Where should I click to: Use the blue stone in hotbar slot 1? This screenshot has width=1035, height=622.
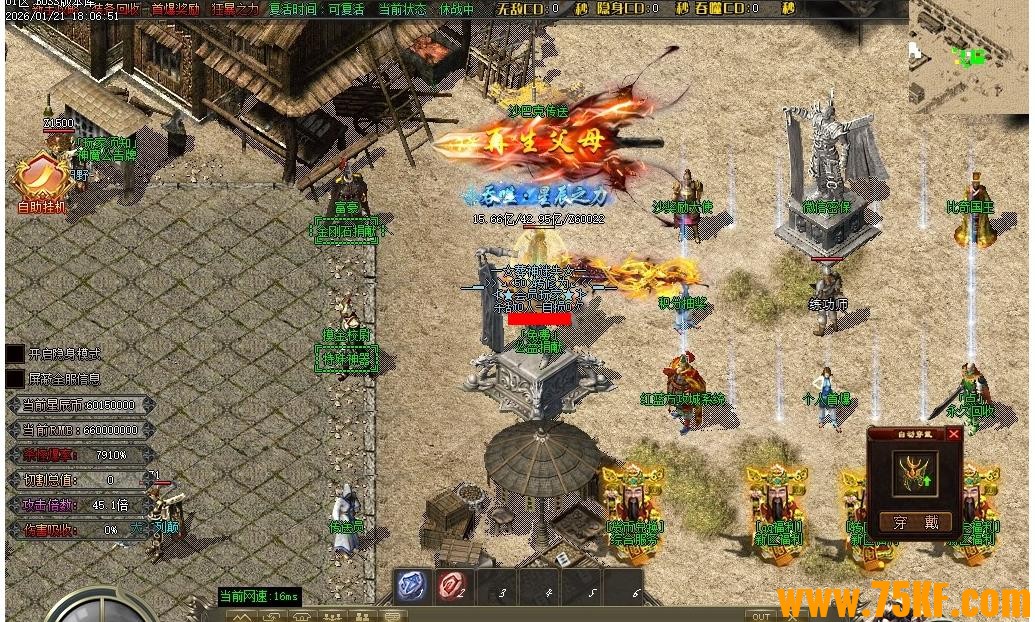tap(412, 586)
